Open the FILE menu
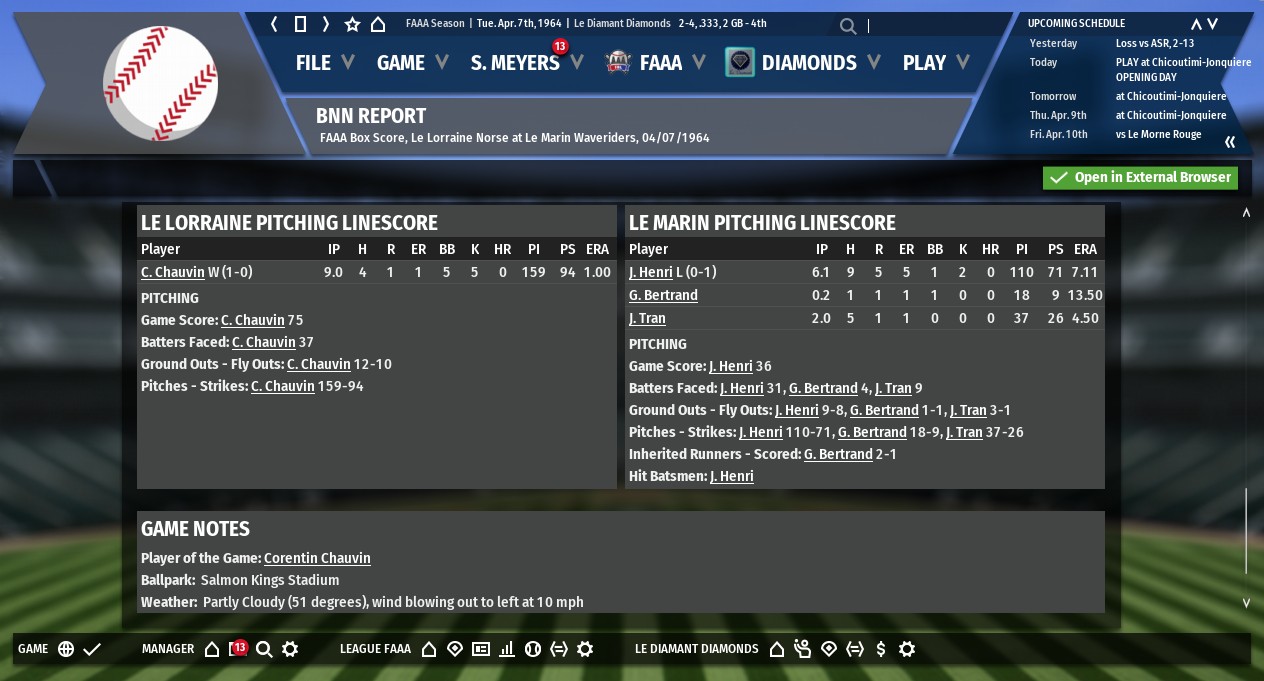The width and height of the screenshot is (1264, 681). (x=313, y=63)
